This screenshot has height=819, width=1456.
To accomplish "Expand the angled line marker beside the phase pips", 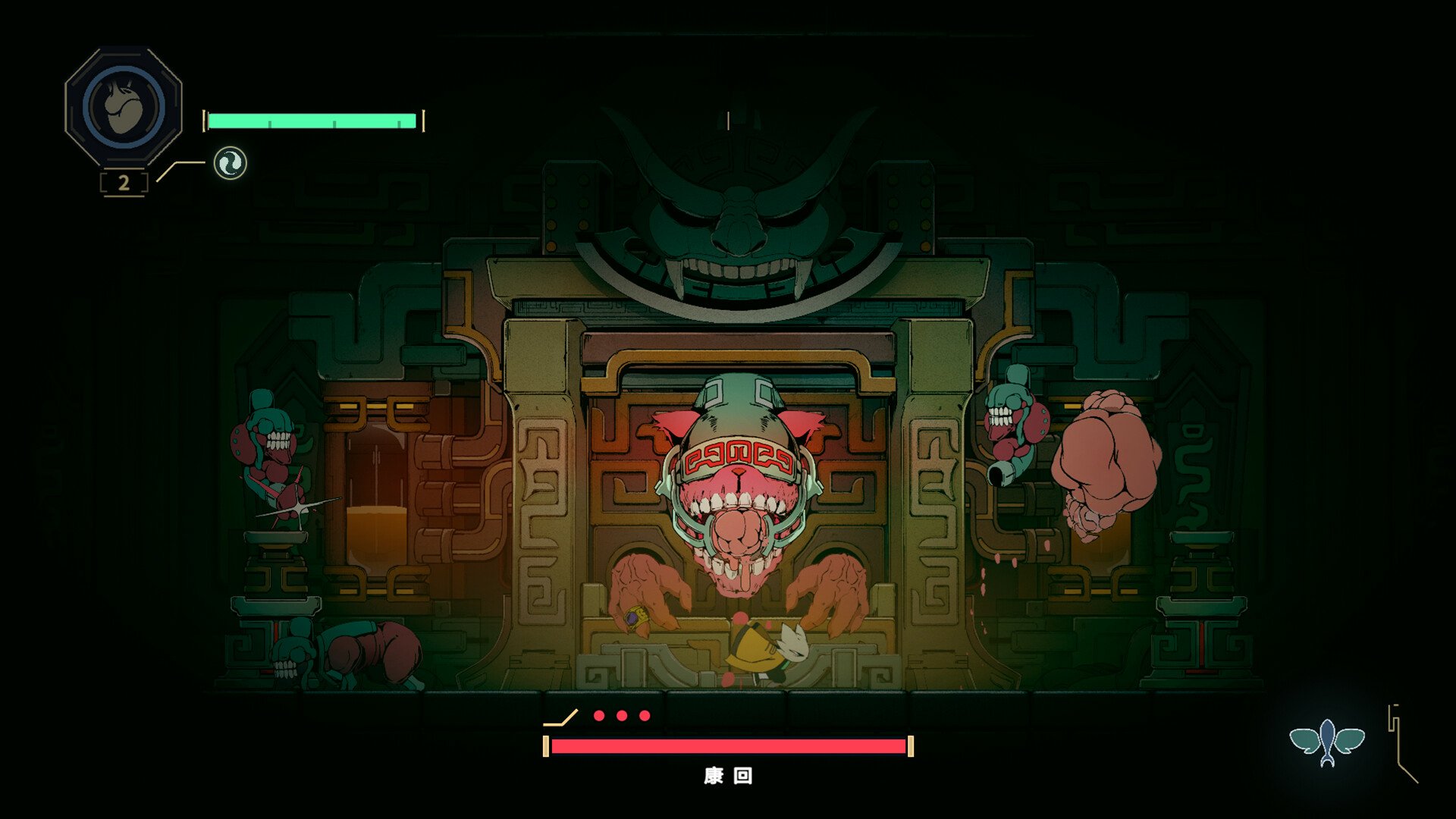I will pos(561,717).
